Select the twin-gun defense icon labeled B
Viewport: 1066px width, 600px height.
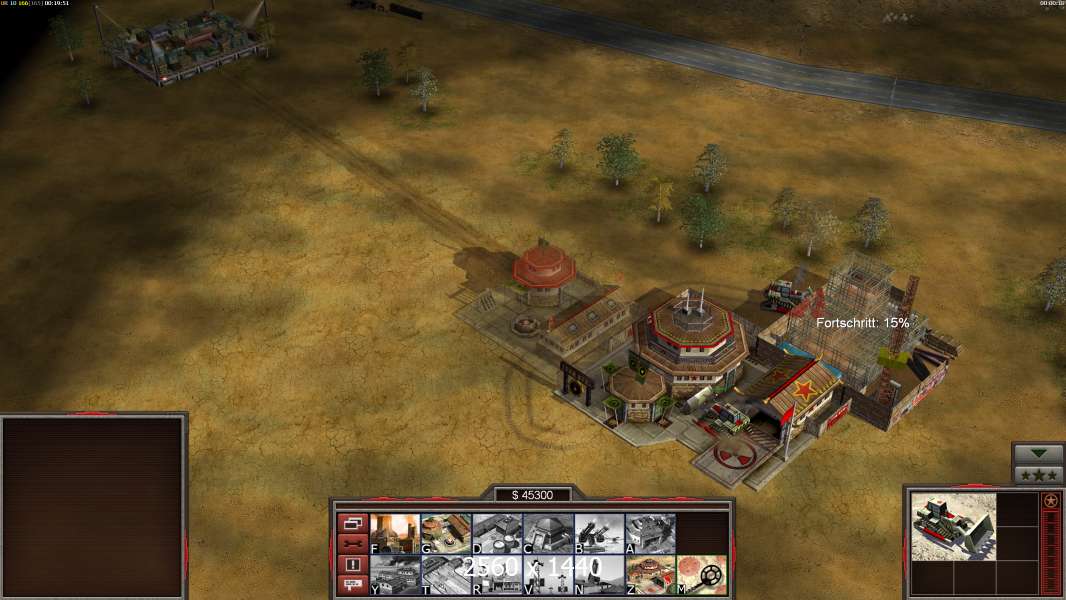599,534
